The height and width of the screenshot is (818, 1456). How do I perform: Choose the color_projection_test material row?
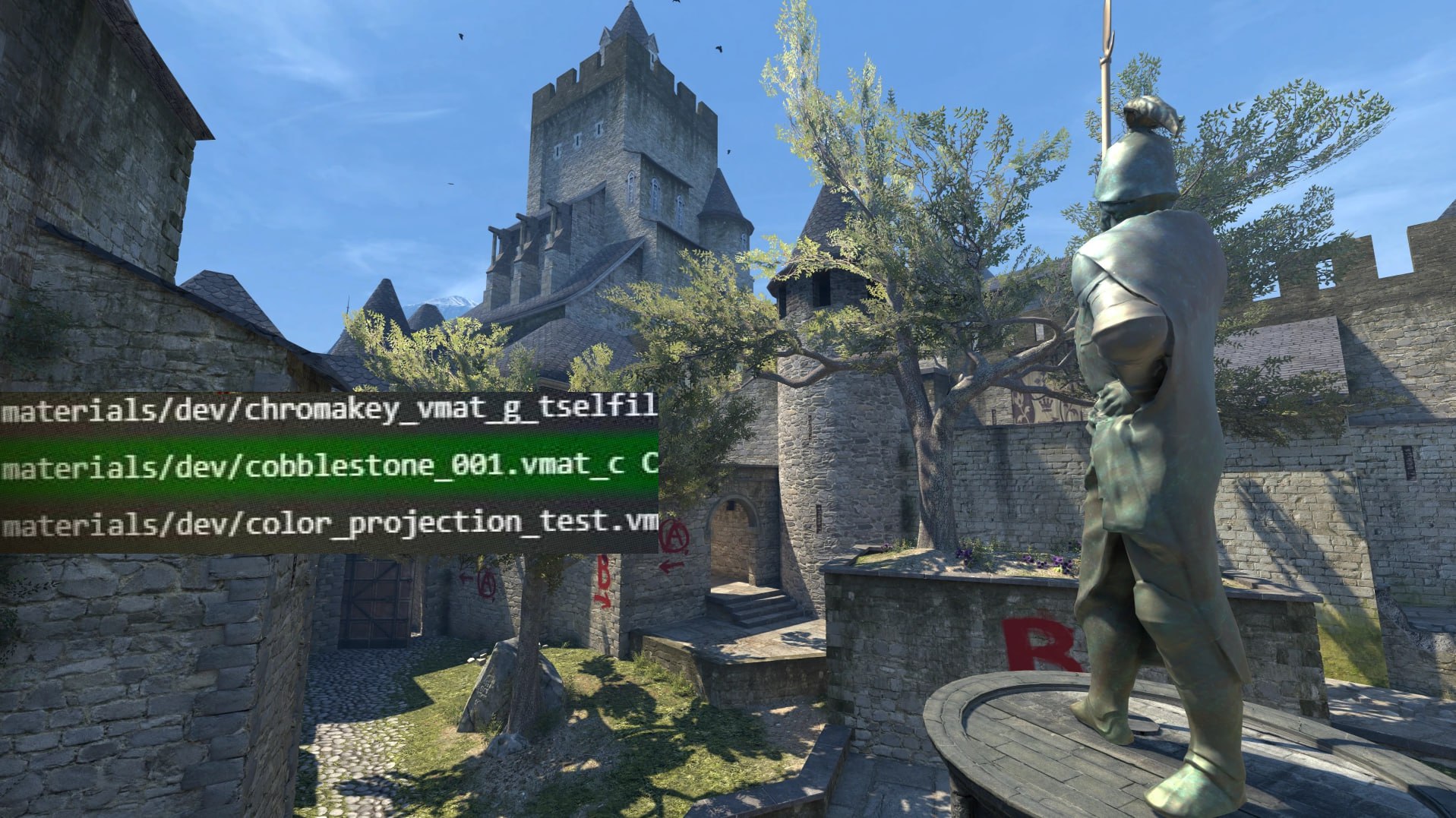pyautogui.click(x=328, y=523)
